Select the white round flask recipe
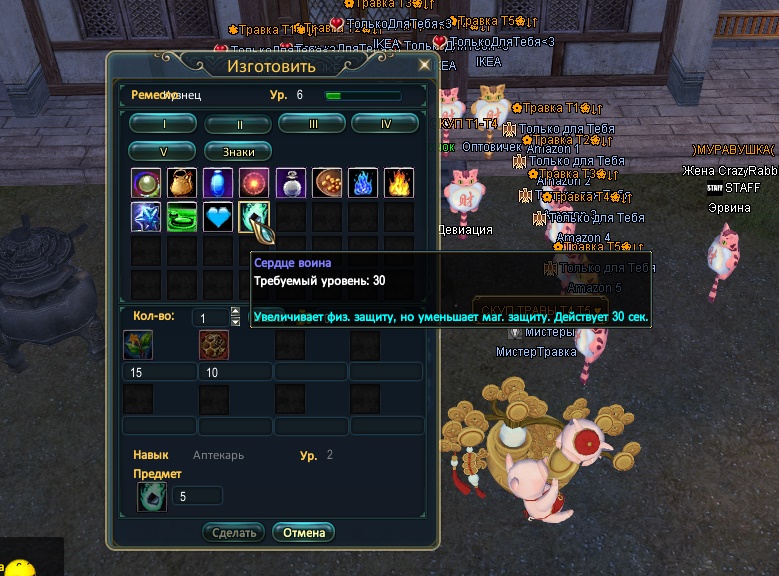 click(x=290, y=182)
